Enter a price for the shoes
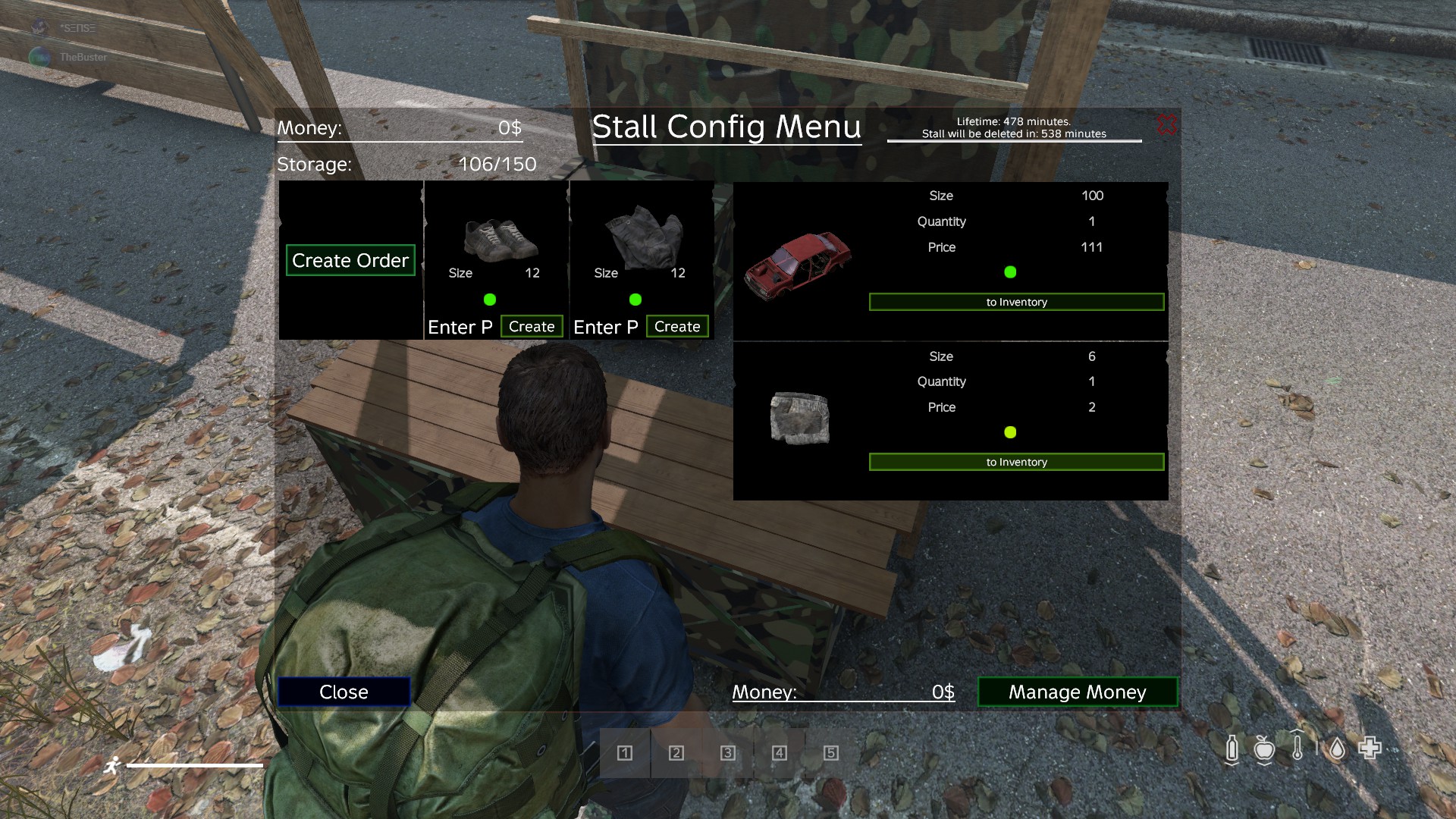 [460, 327]
